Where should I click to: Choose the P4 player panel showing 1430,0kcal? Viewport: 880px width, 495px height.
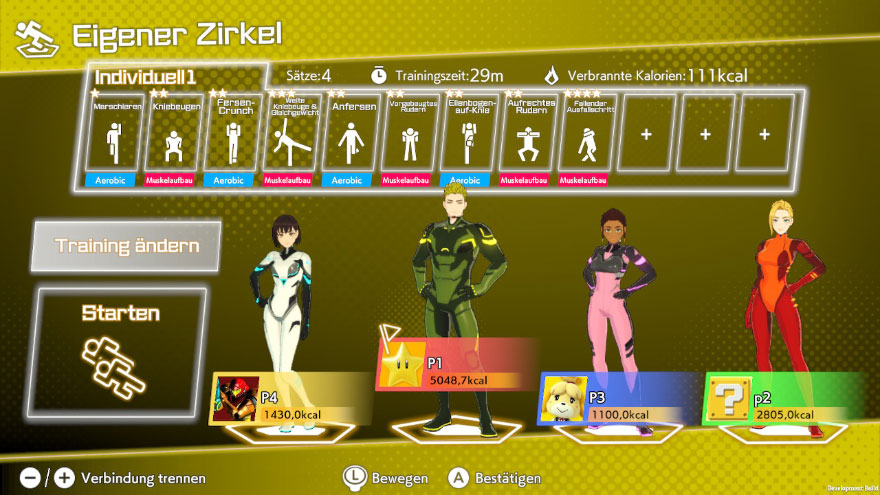290,399
